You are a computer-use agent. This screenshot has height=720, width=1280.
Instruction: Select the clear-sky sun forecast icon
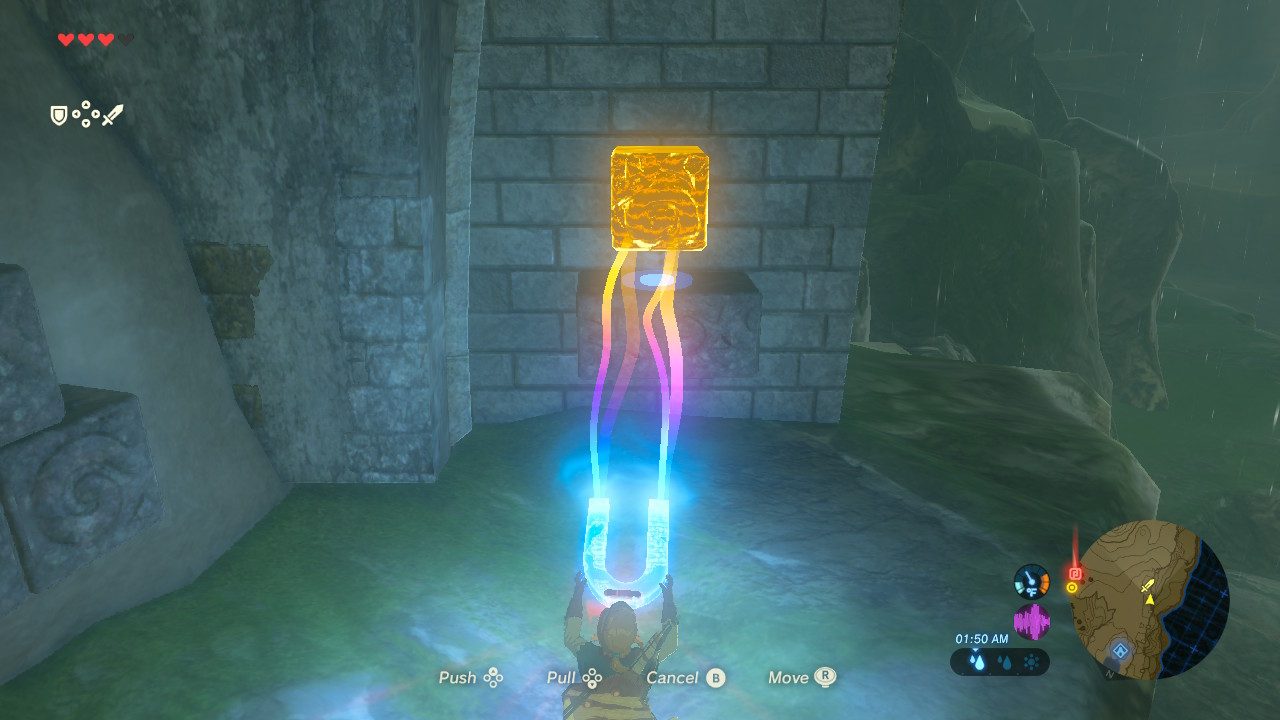point(1030,661)
